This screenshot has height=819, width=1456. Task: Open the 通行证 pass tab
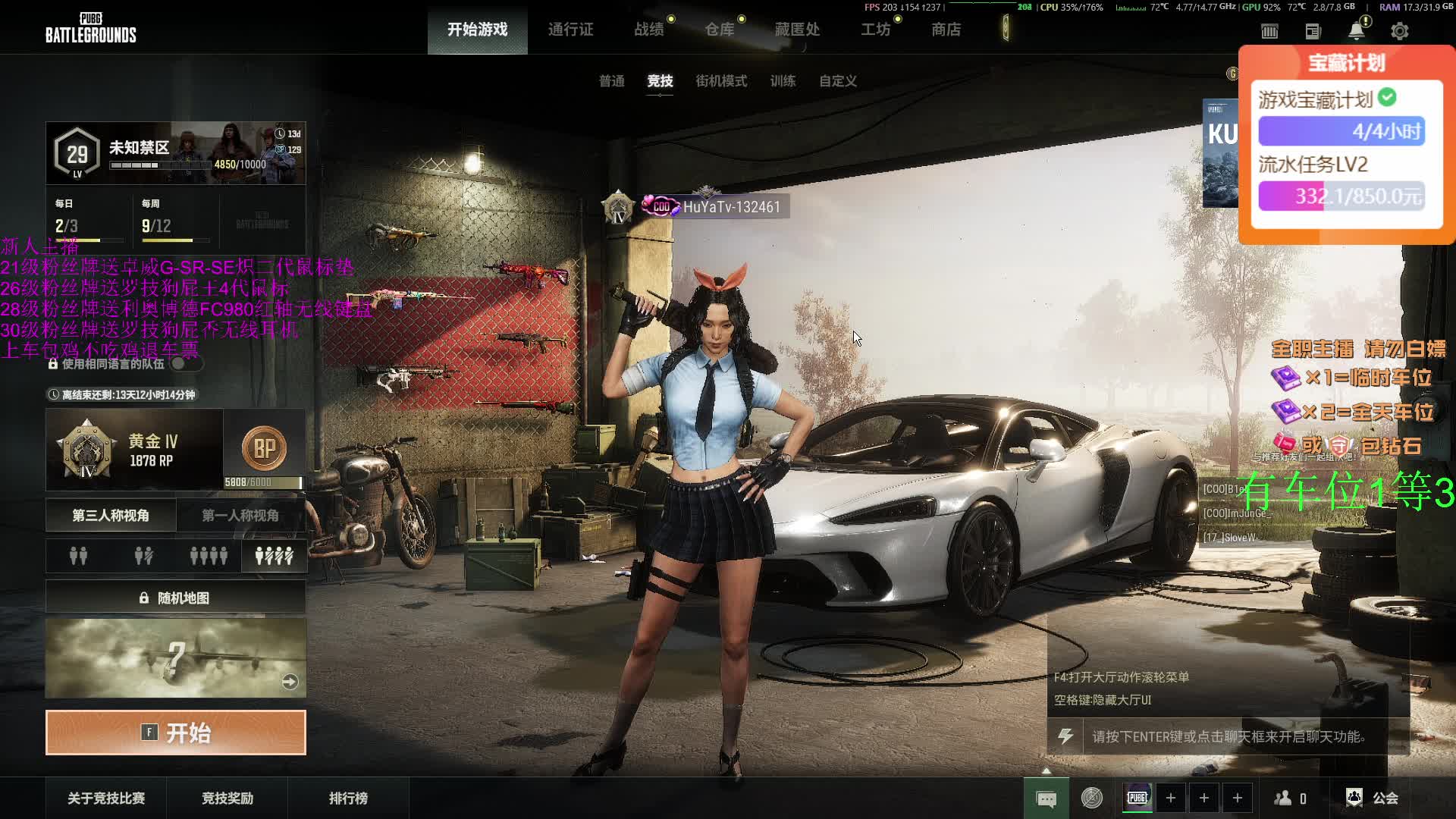570,30
